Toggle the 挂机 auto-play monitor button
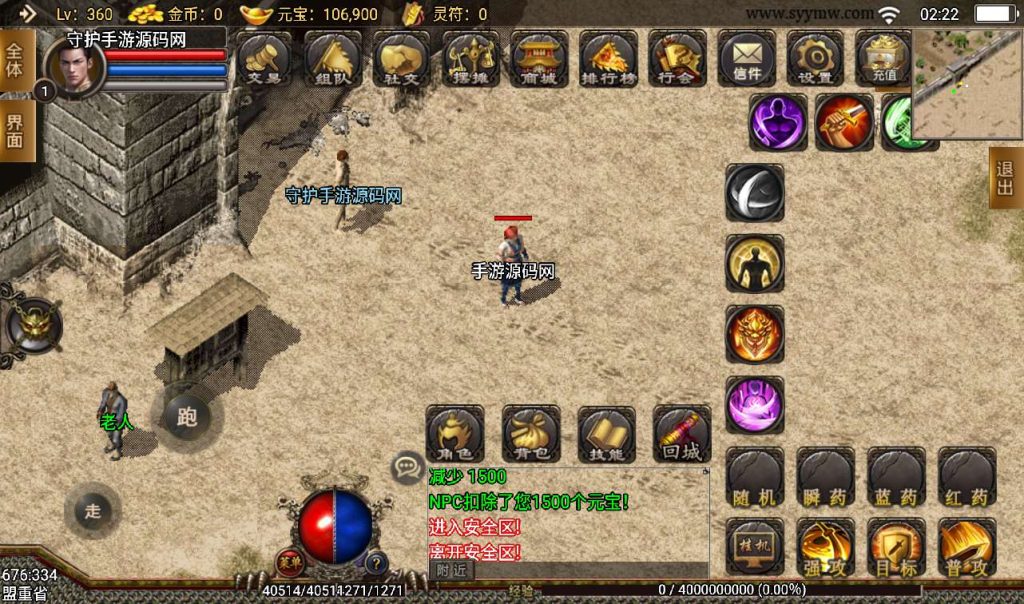The height and width of the screenshot is (604, 1024). pyautogui.click(x=755, y=547)
